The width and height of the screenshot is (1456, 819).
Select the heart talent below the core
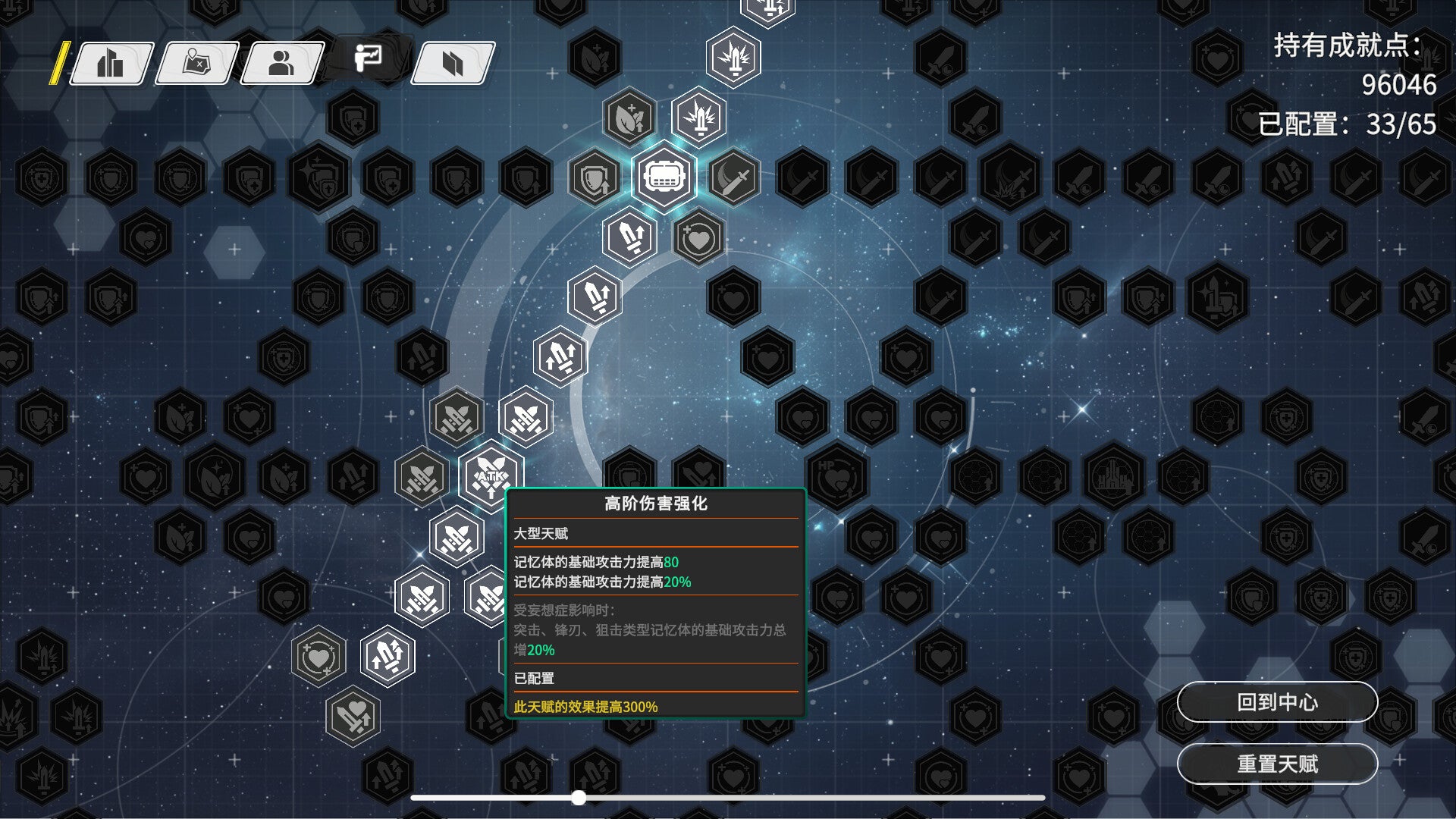(698, 238)
